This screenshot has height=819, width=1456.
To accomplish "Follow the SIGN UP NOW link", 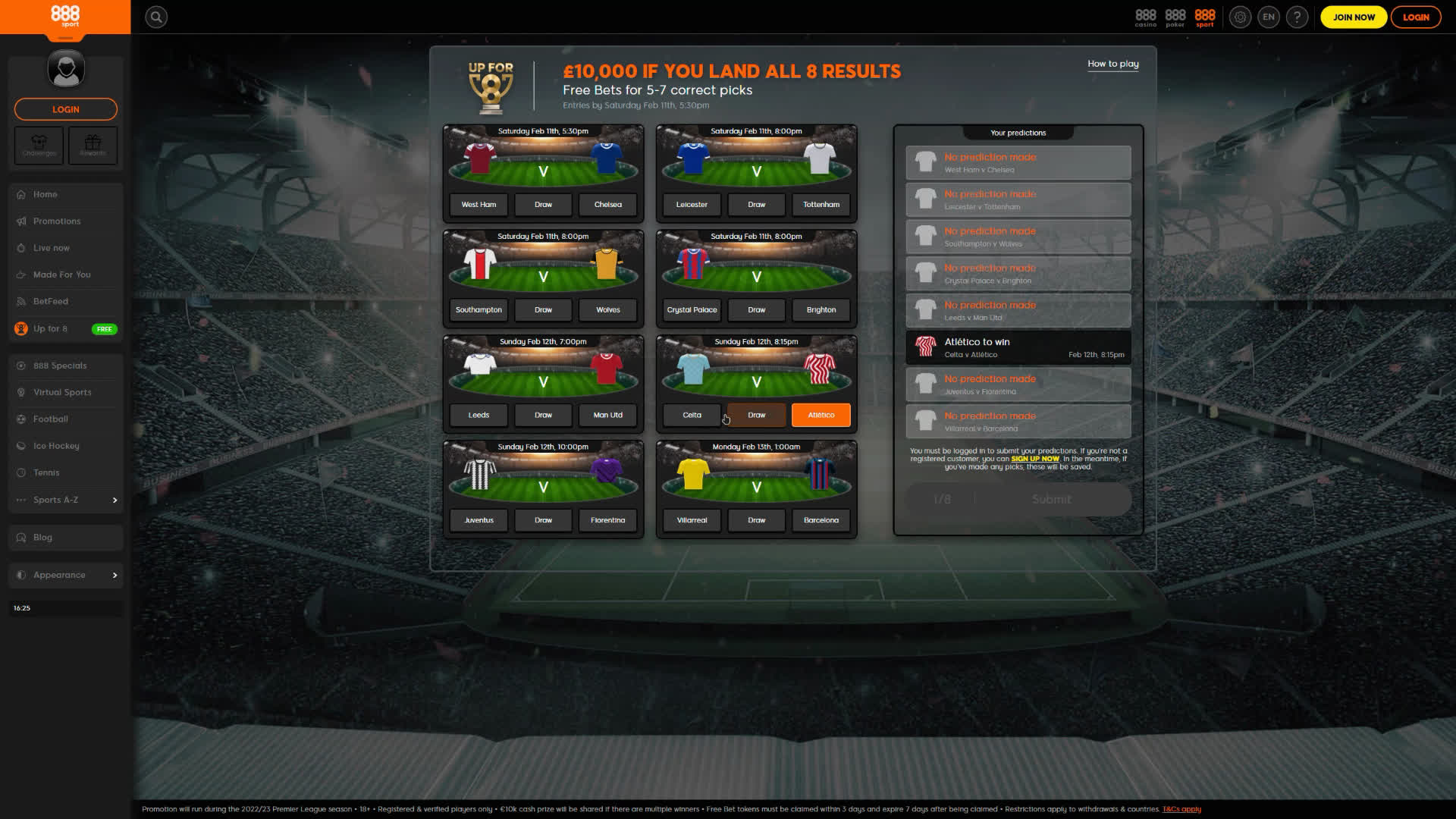I will (x=1034, y=459).
